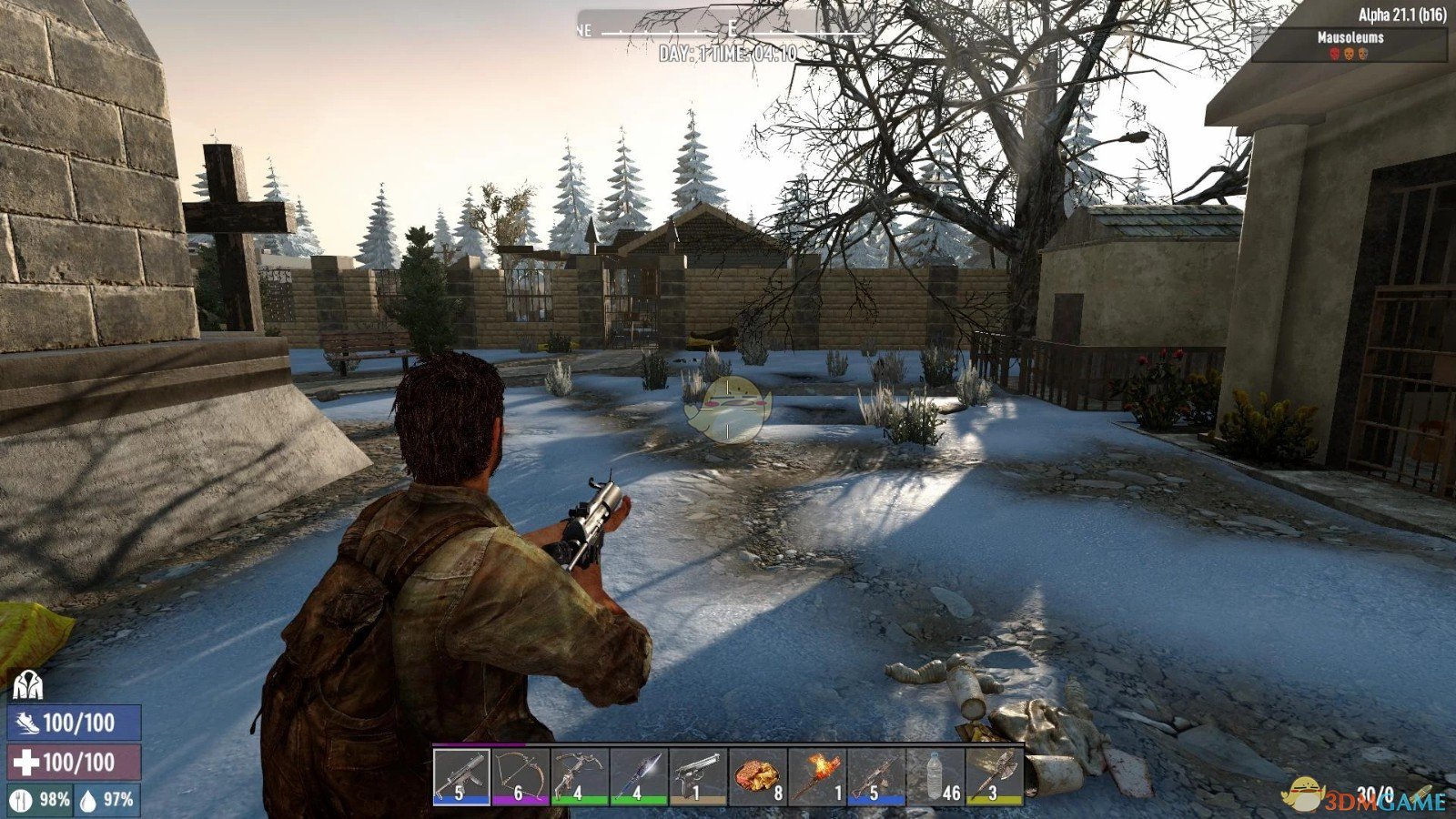
Task: Select the spear in the hotbar
Action: (638, 776)
